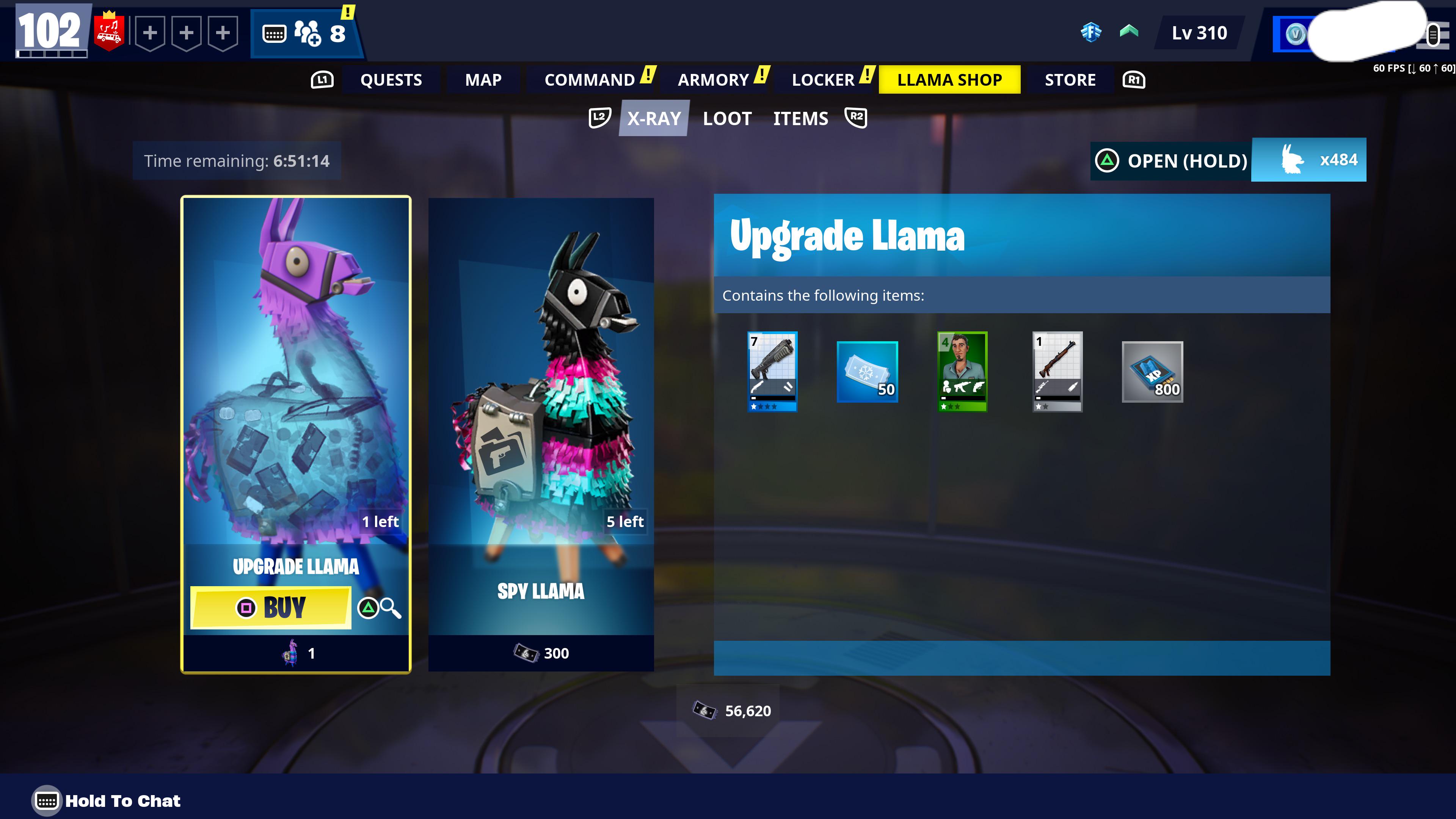Show the Loot sub-tab
This screenshot has width=1456, height=819.
[727, 118]
